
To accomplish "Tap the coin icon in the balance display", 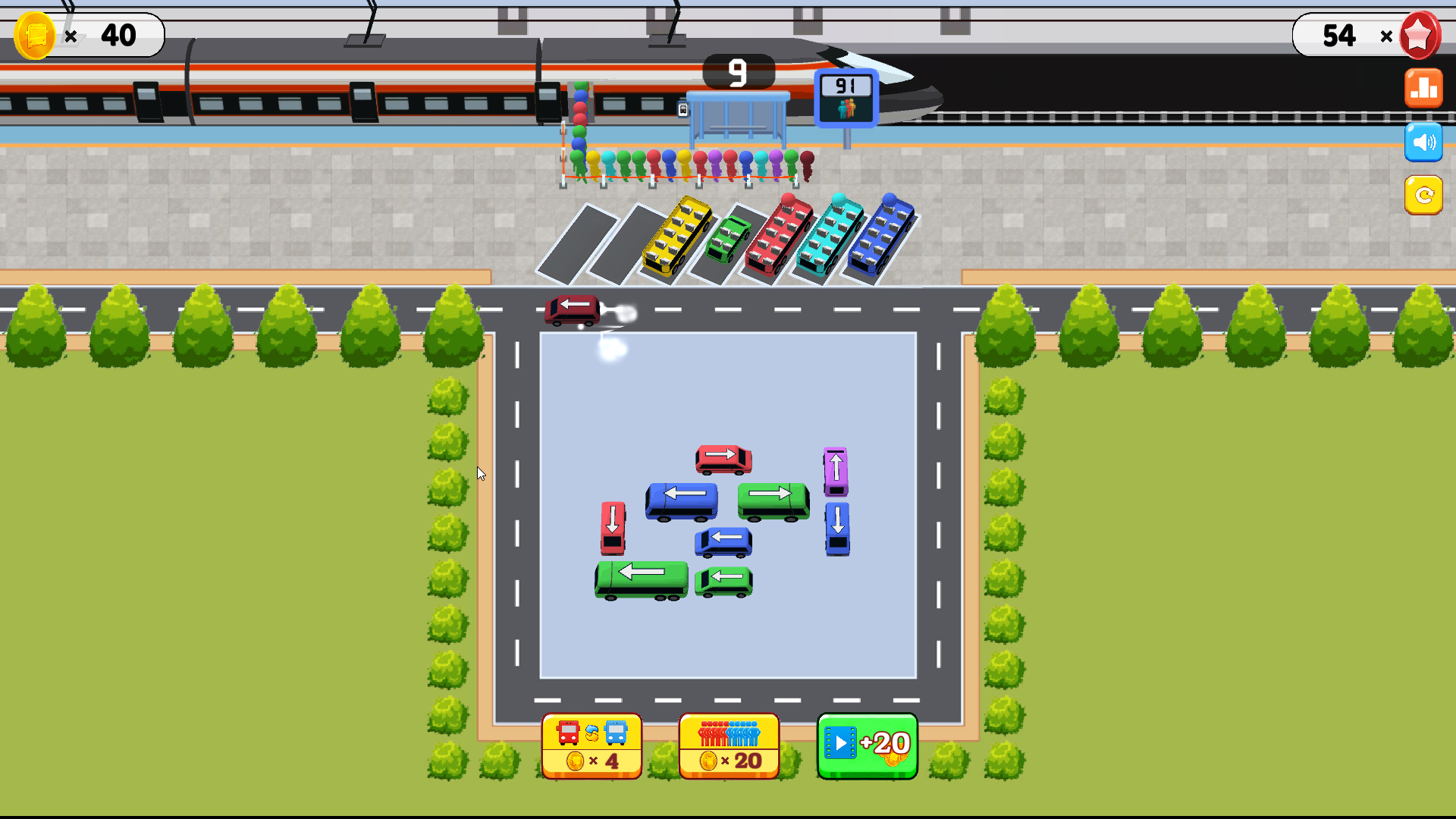I will tap(34, 35).
